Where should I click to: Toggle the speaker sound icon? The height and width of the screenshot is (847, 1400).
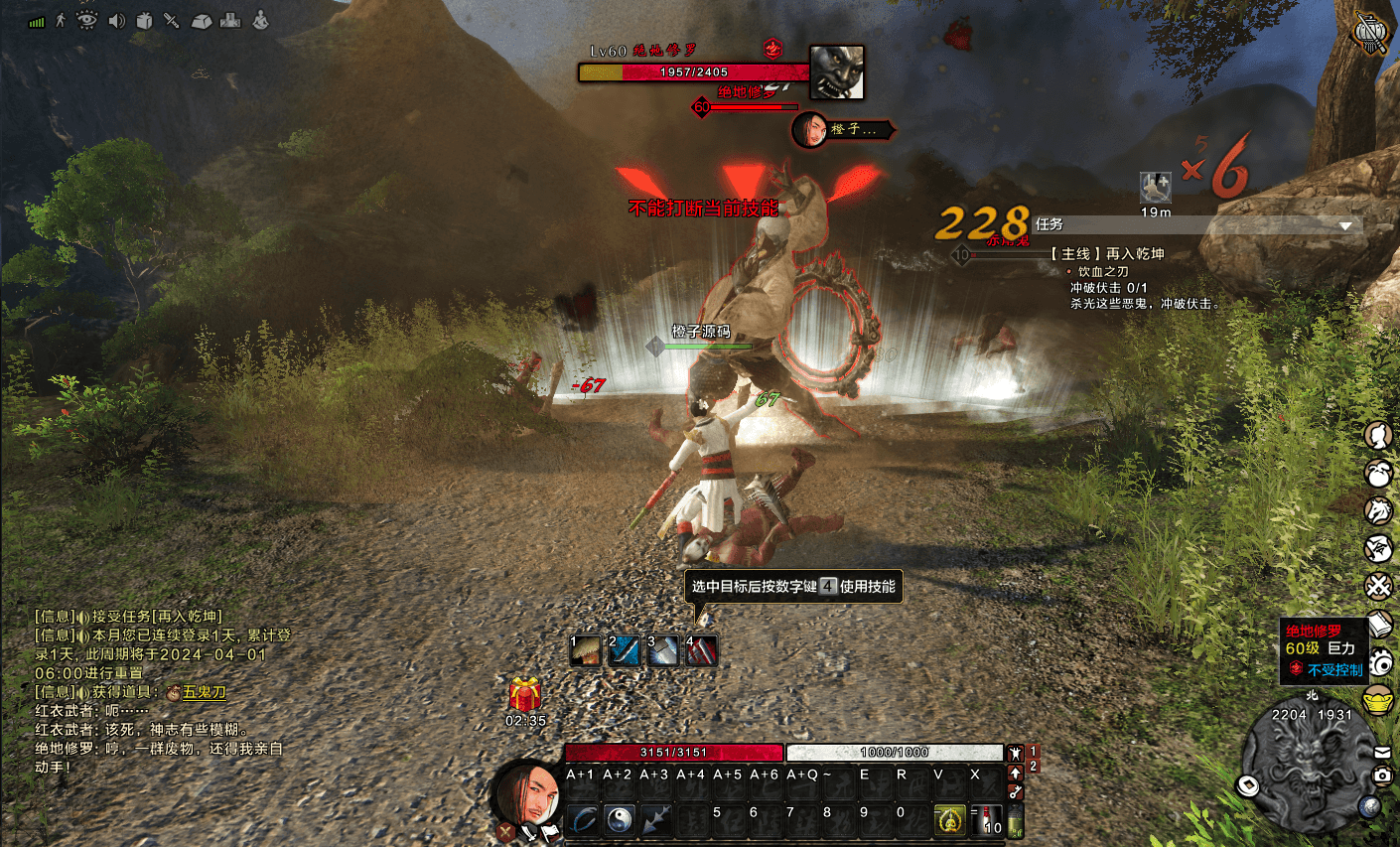(x=116, y=20)
